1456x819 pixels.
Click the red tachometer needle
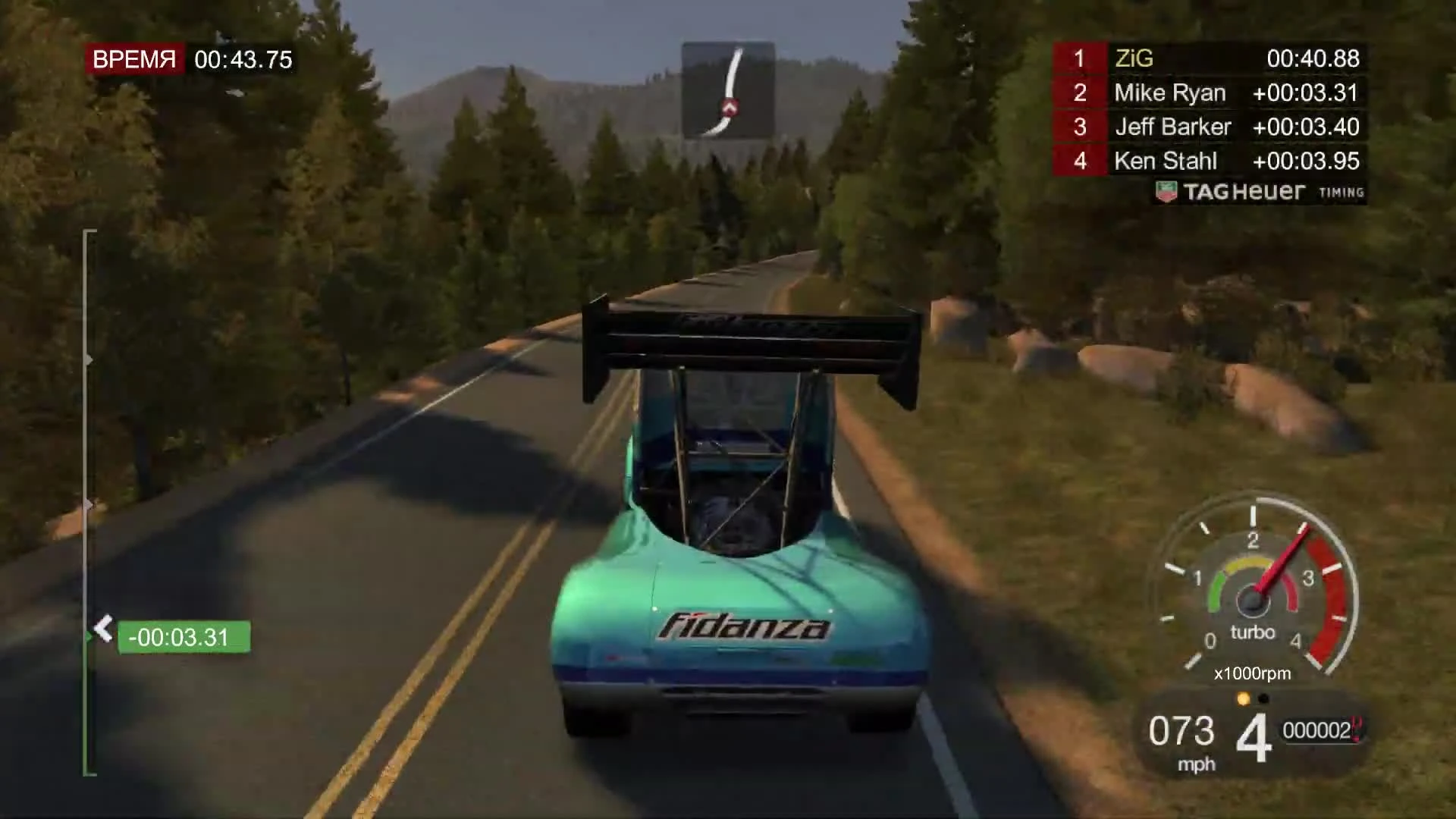1282,561
